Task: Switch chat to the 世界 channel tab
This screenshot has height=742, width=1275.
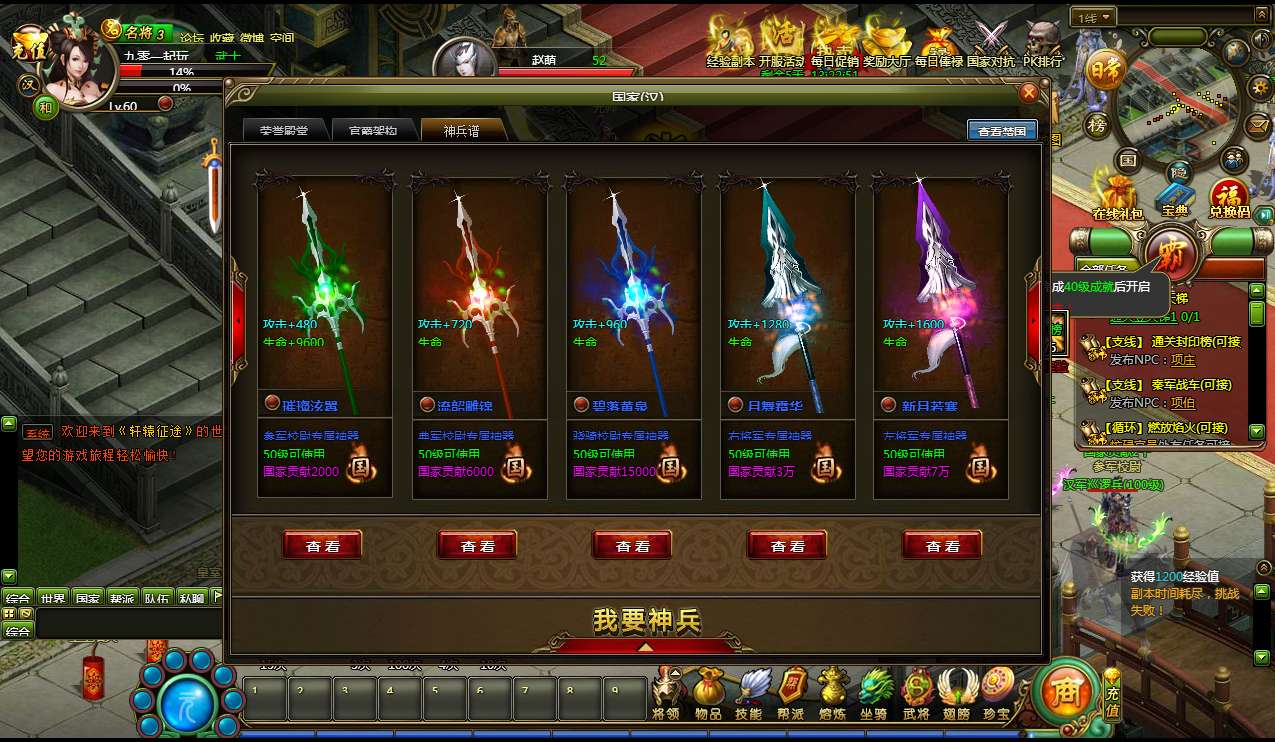Action: pos(52,598)
